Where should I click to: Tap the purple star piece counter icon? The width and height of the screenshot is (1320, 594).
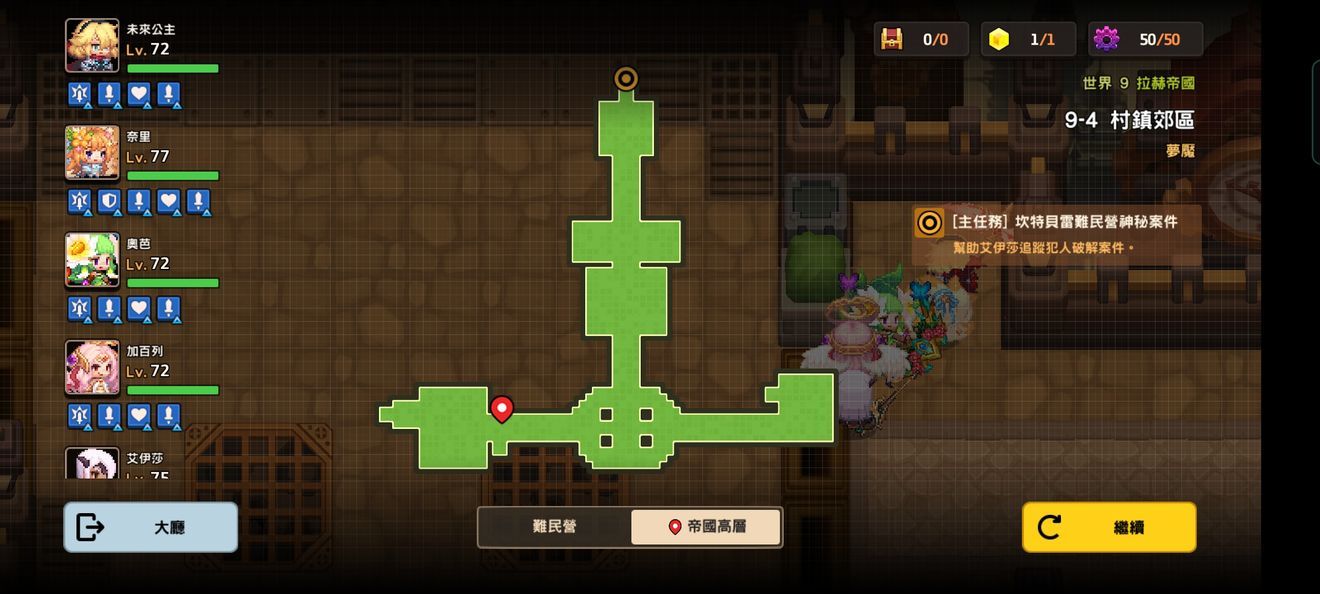click(1106, 39)
